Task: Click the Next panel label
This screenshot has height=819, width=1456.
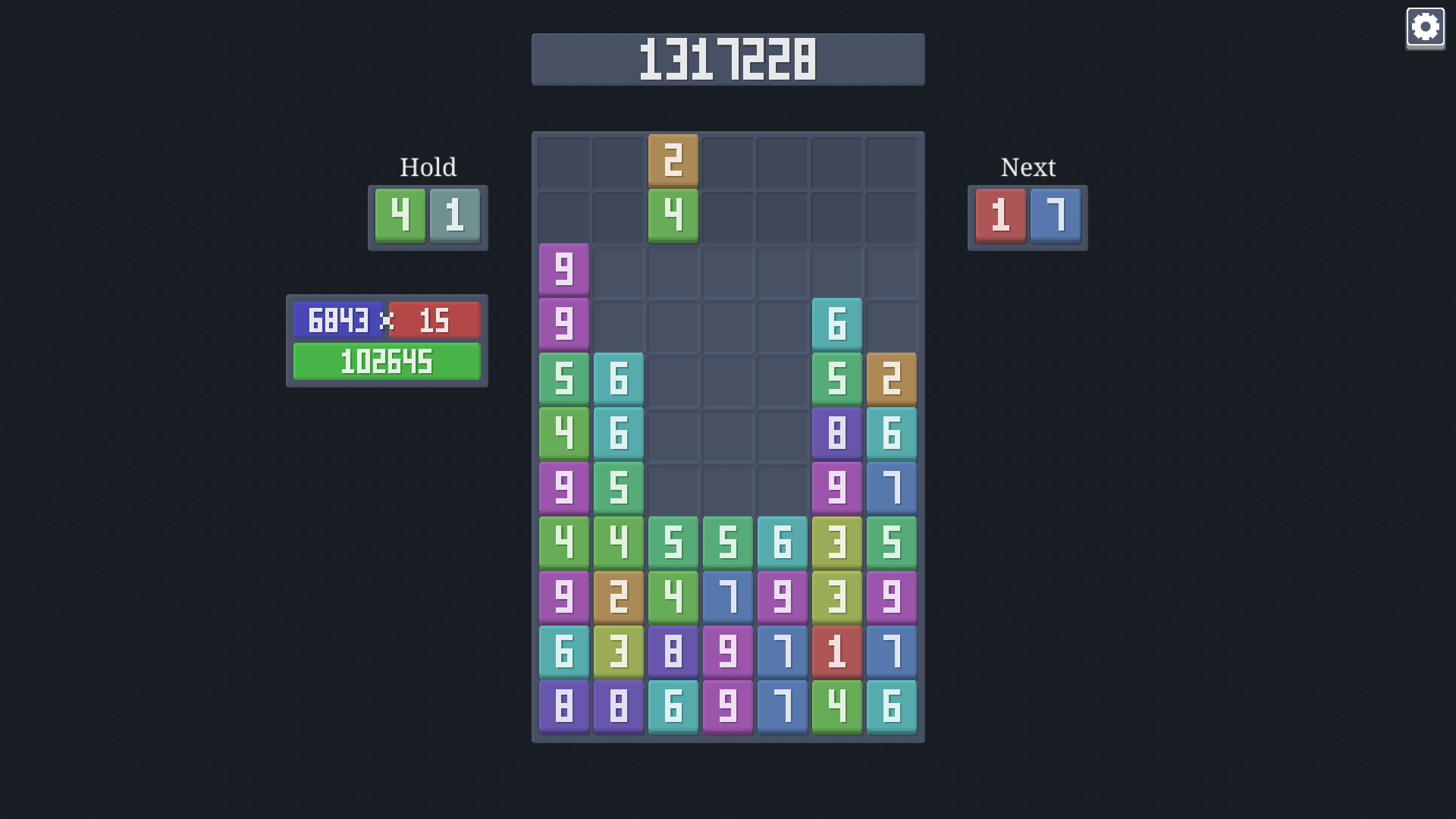Action: [x=1028, y=167]
